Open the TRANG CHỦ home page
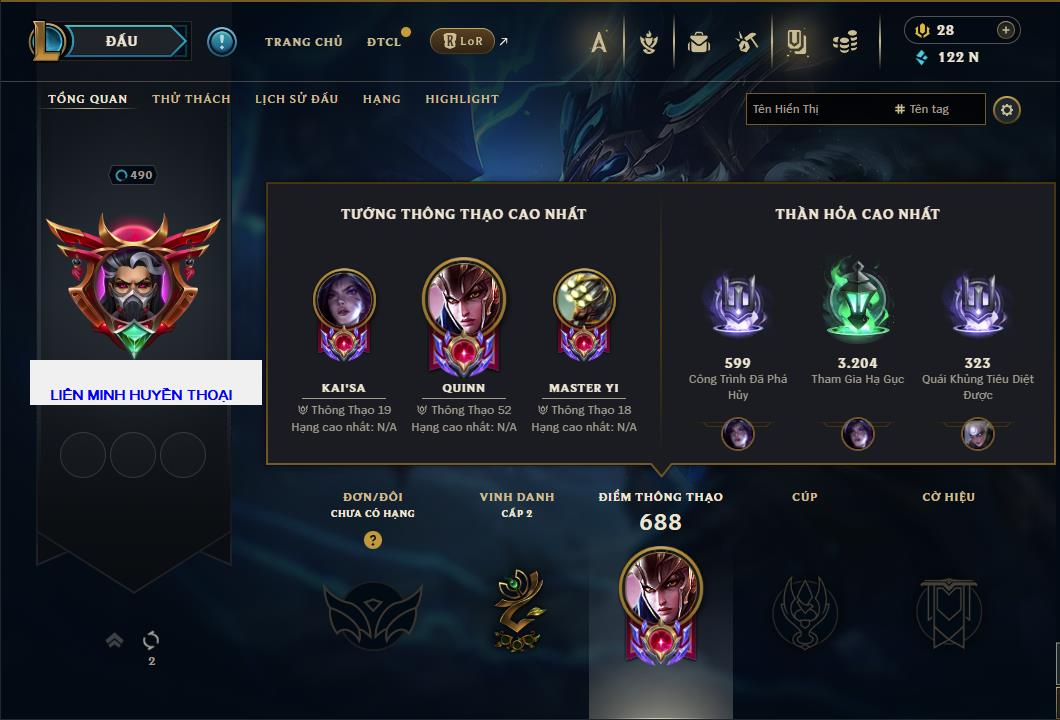The image size is (1060, 720). (303, 42)
